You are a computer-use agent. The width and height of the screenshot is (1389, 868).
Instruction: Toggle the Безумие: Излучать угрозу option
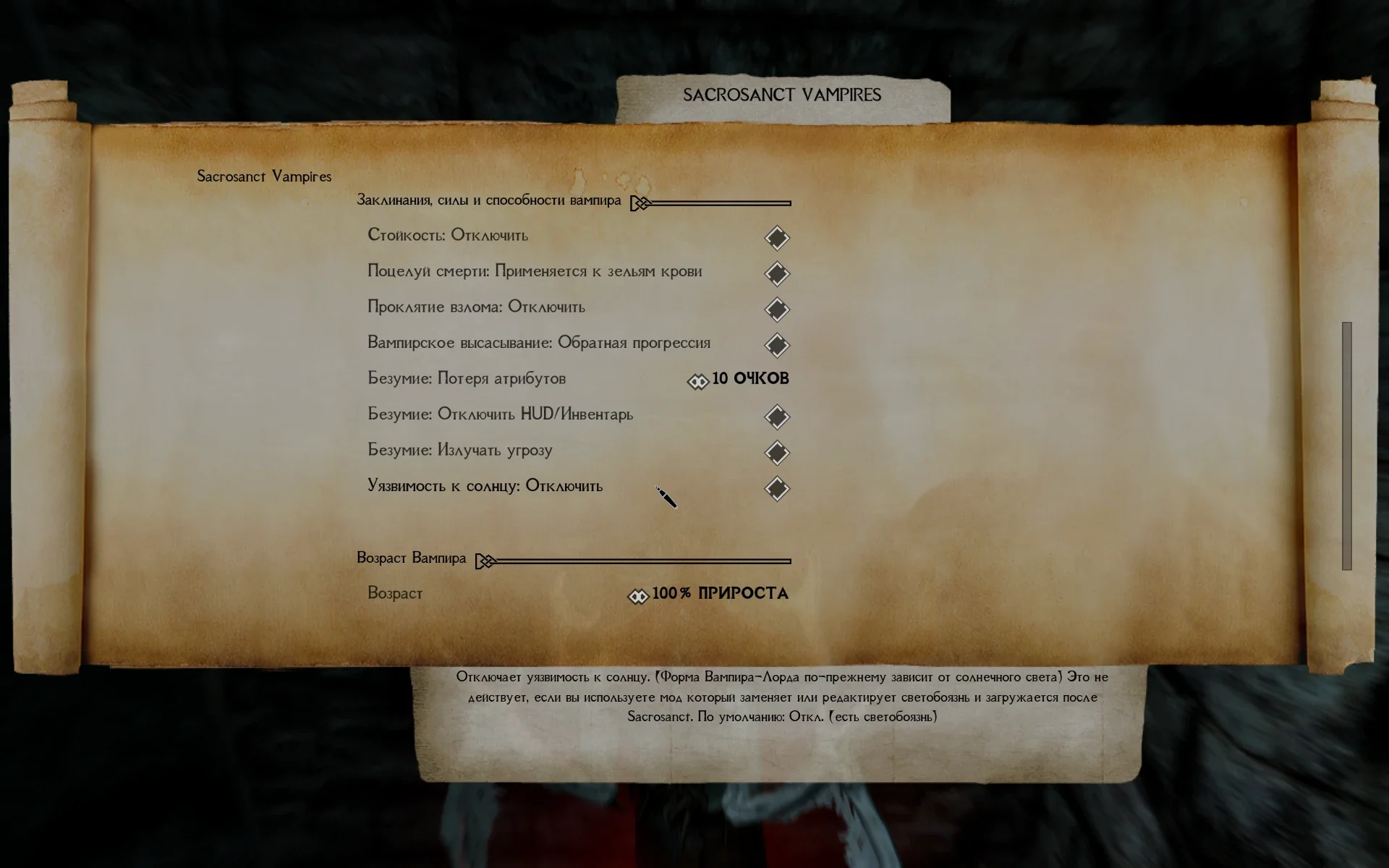[x=777, y=453]
